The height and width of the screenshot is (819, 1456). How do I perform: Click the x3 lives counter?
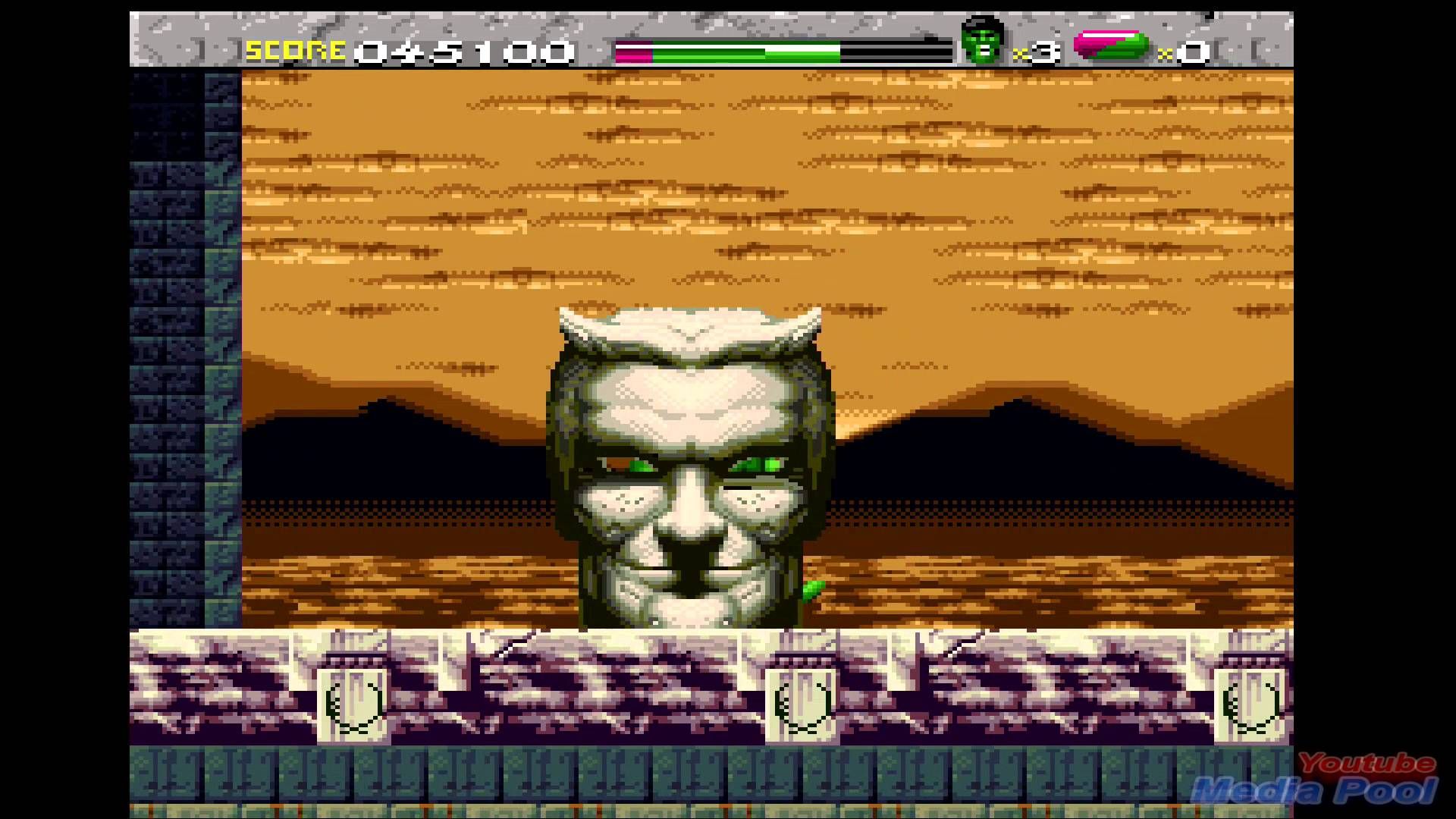tap(1035, 51)
